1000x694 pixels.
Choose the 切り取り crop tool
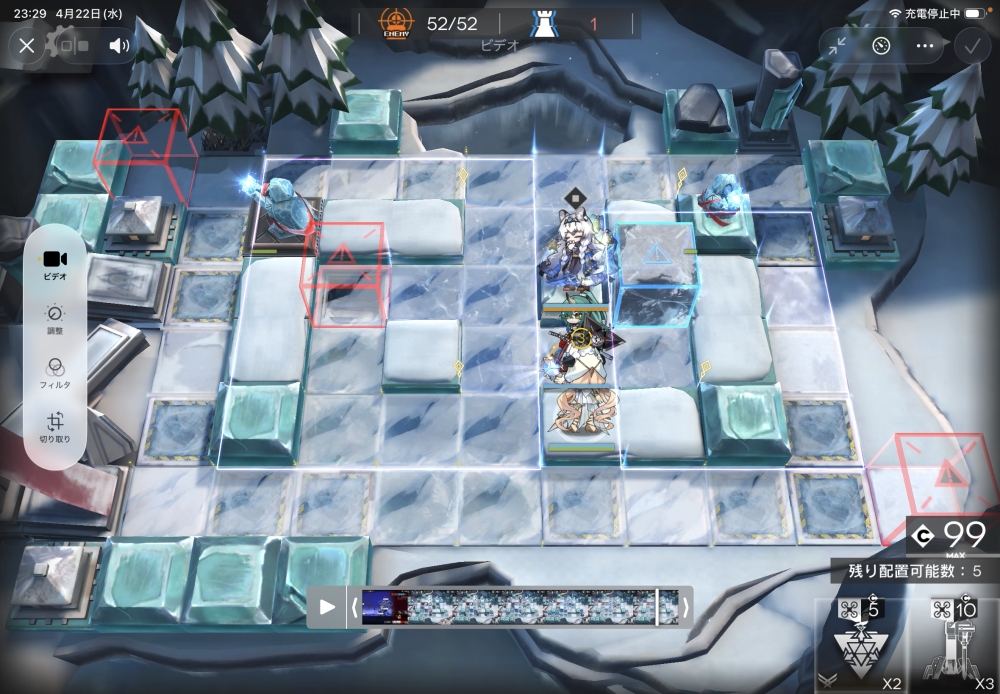click(55, 428)
